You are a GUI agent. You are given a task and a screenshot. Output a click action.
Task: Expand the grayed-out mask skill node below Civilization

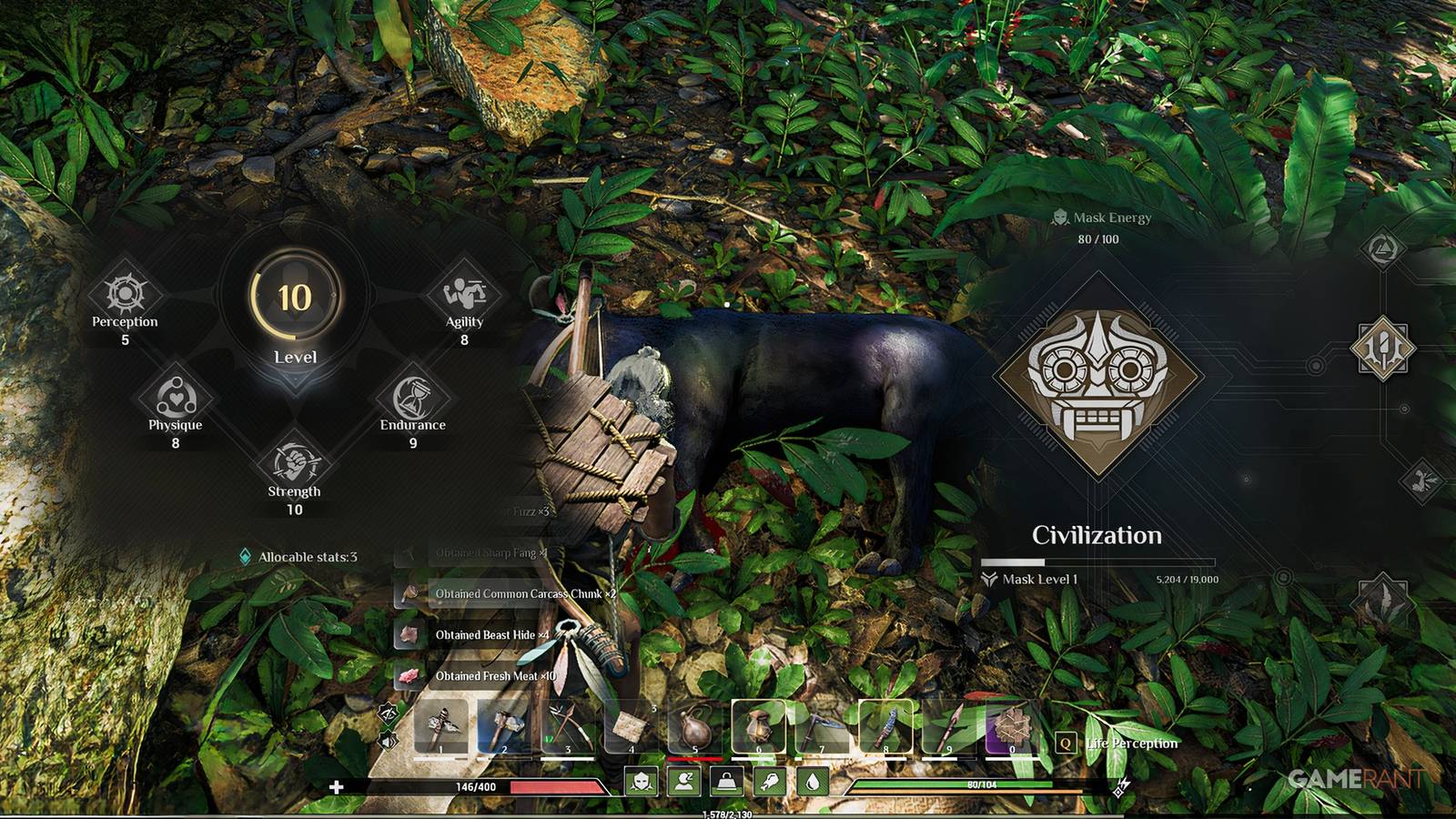tap(1422, 482)
